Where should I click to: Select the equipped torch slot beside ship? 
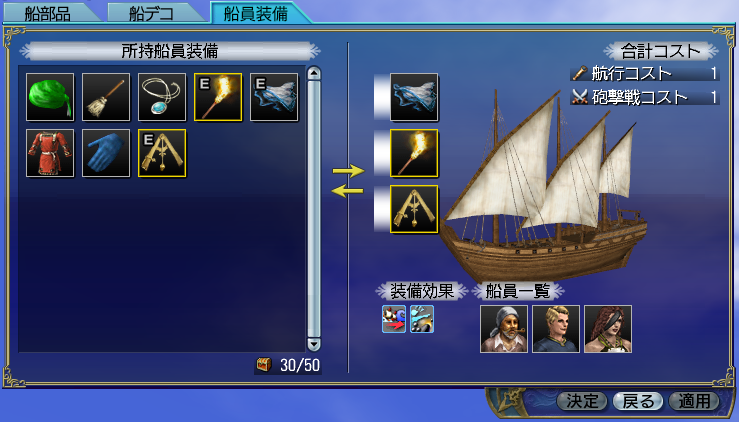414,153
